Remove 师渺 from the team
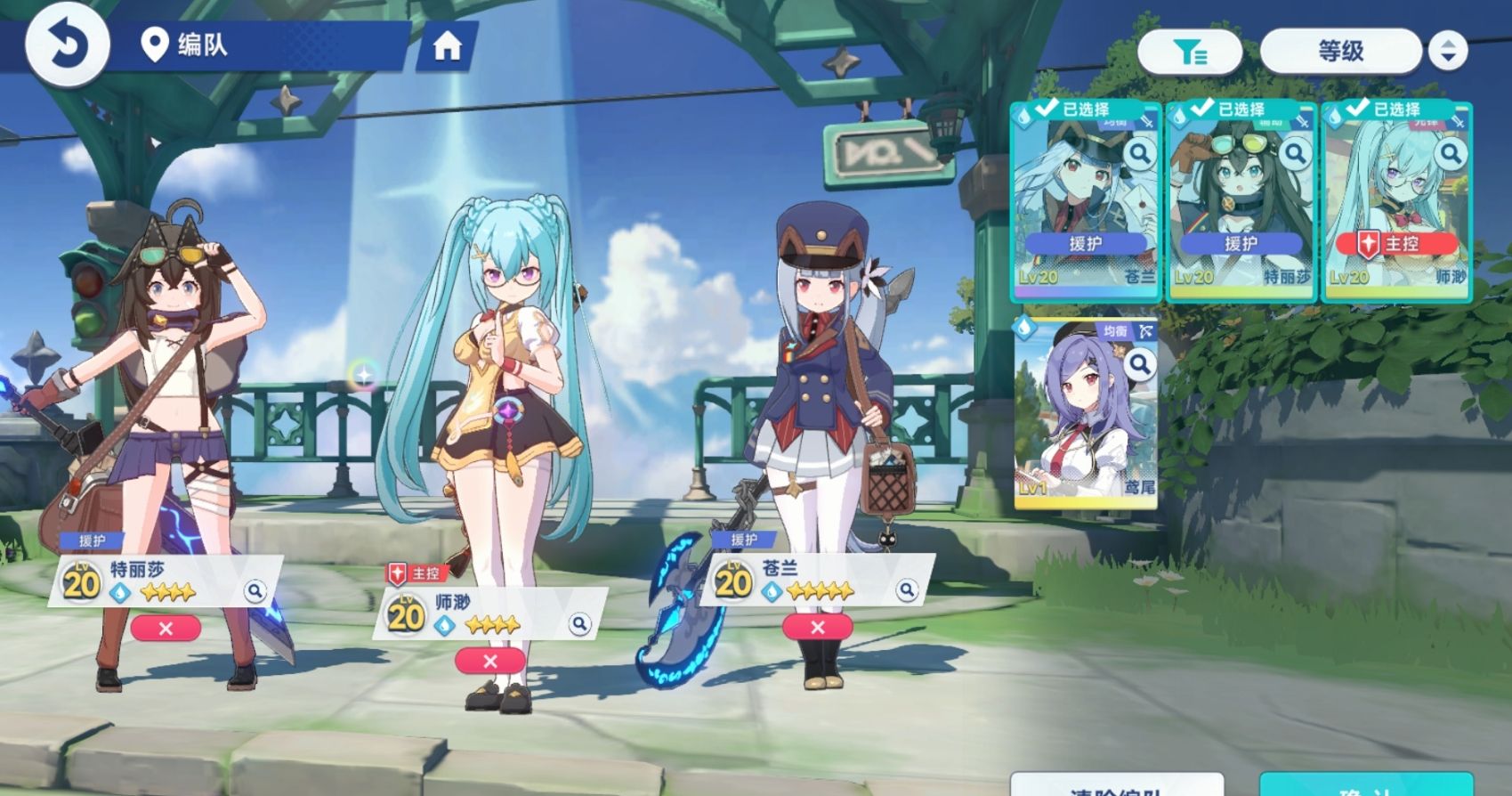This screenshot has height=796, width=1512. coord(489,662)
